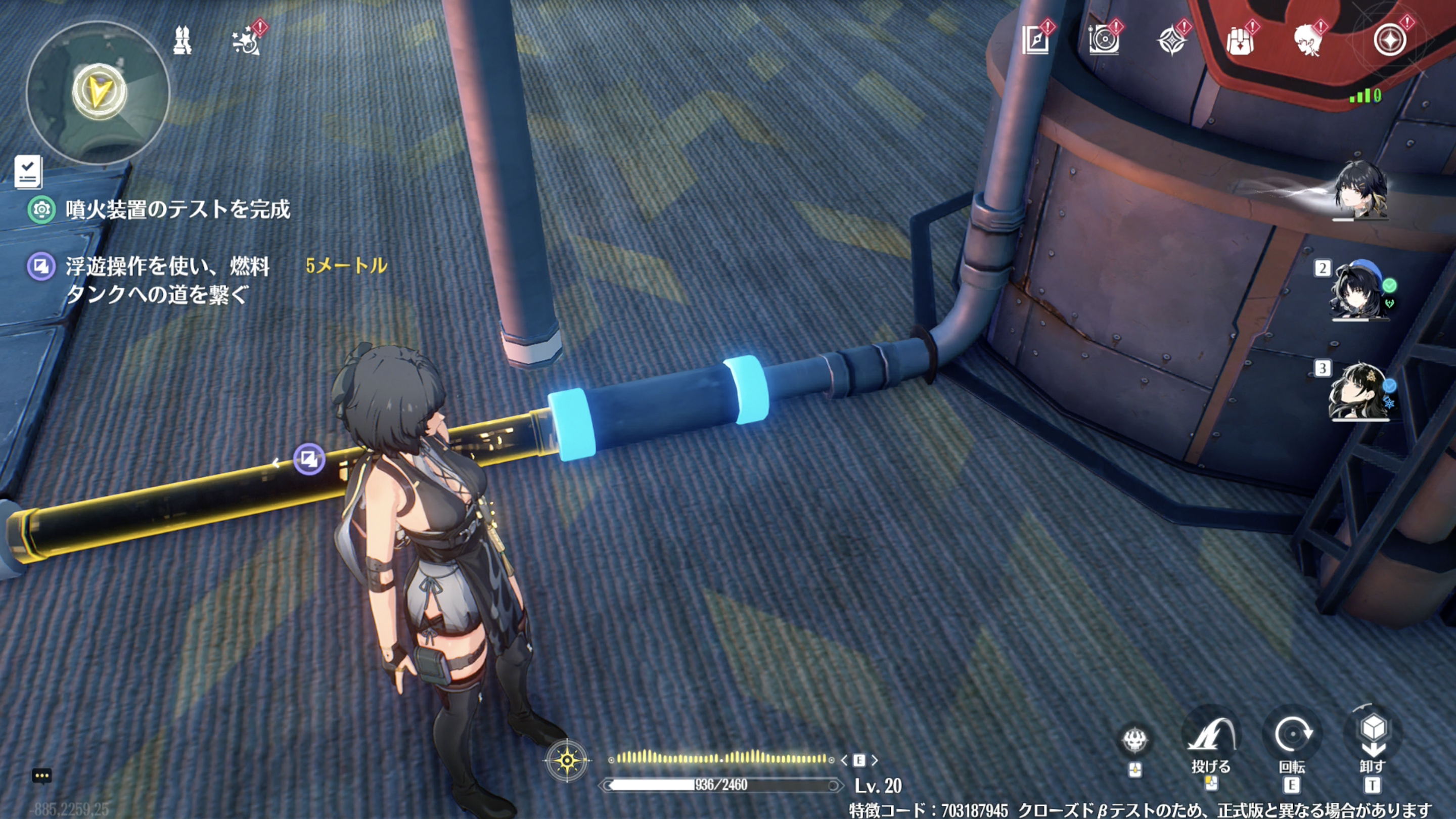The image size is (1456, 819).
Task: Select the 浮遊操作を使い objective entry
Action: [x=166, y=280]
